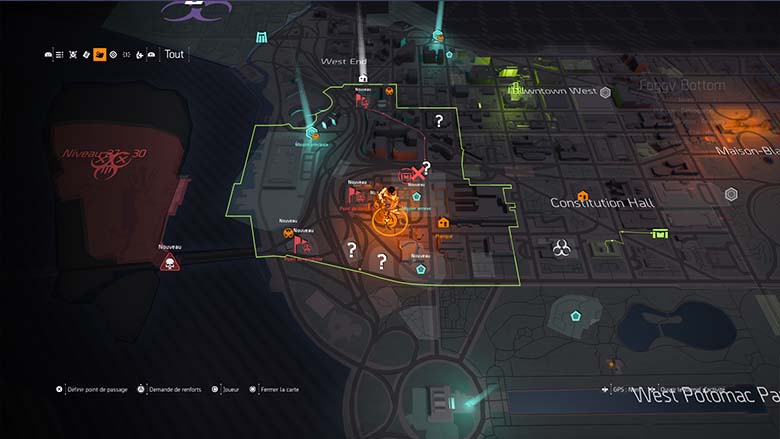Viewport: 780px width, 439px height.
Task: Select the skull marker labeled Nouveau on the river
Action: [x=169, y=263]
